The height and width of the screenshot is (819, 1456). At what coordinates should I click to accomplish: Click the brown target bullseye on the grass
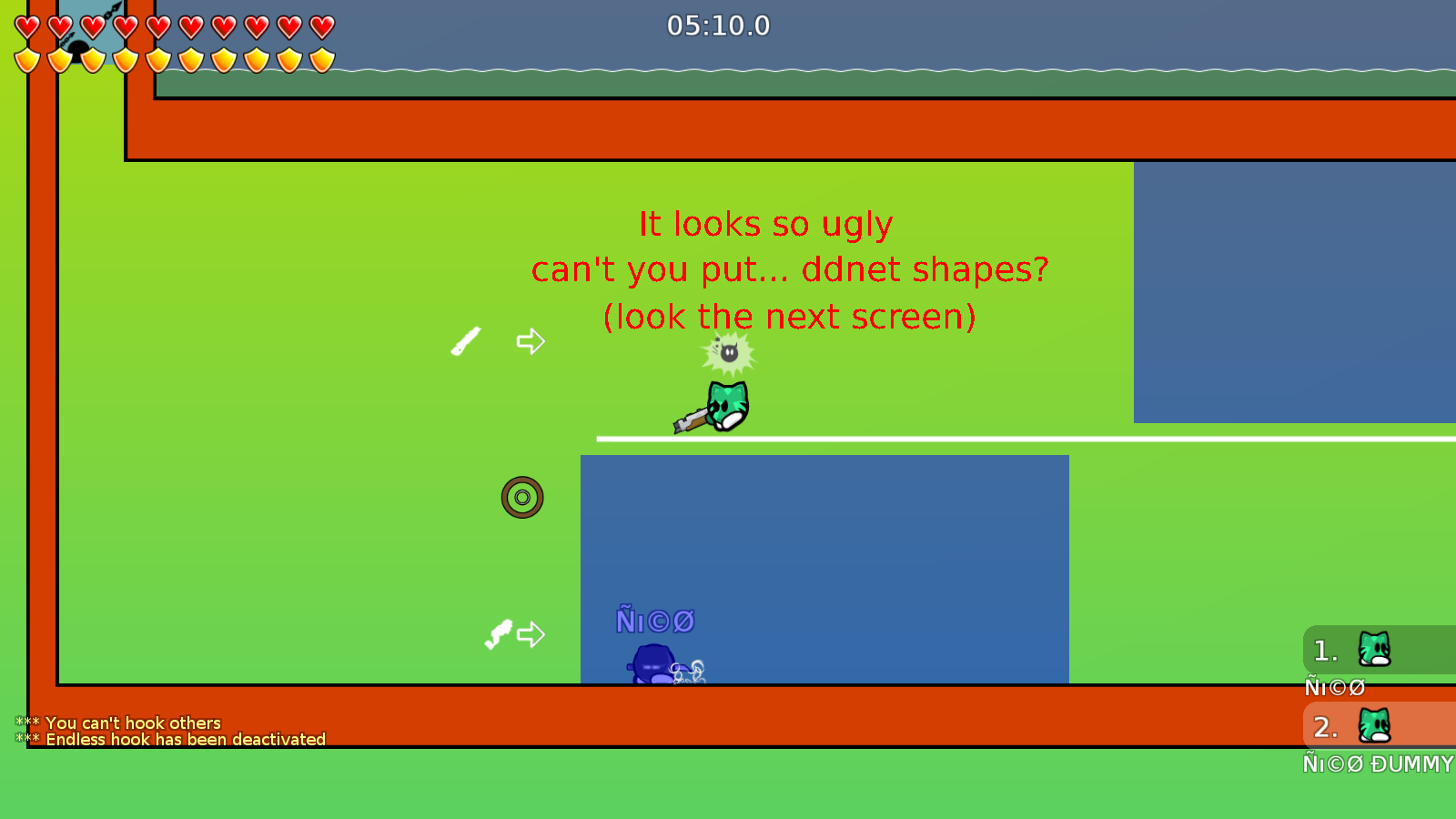tap(521, 497)
